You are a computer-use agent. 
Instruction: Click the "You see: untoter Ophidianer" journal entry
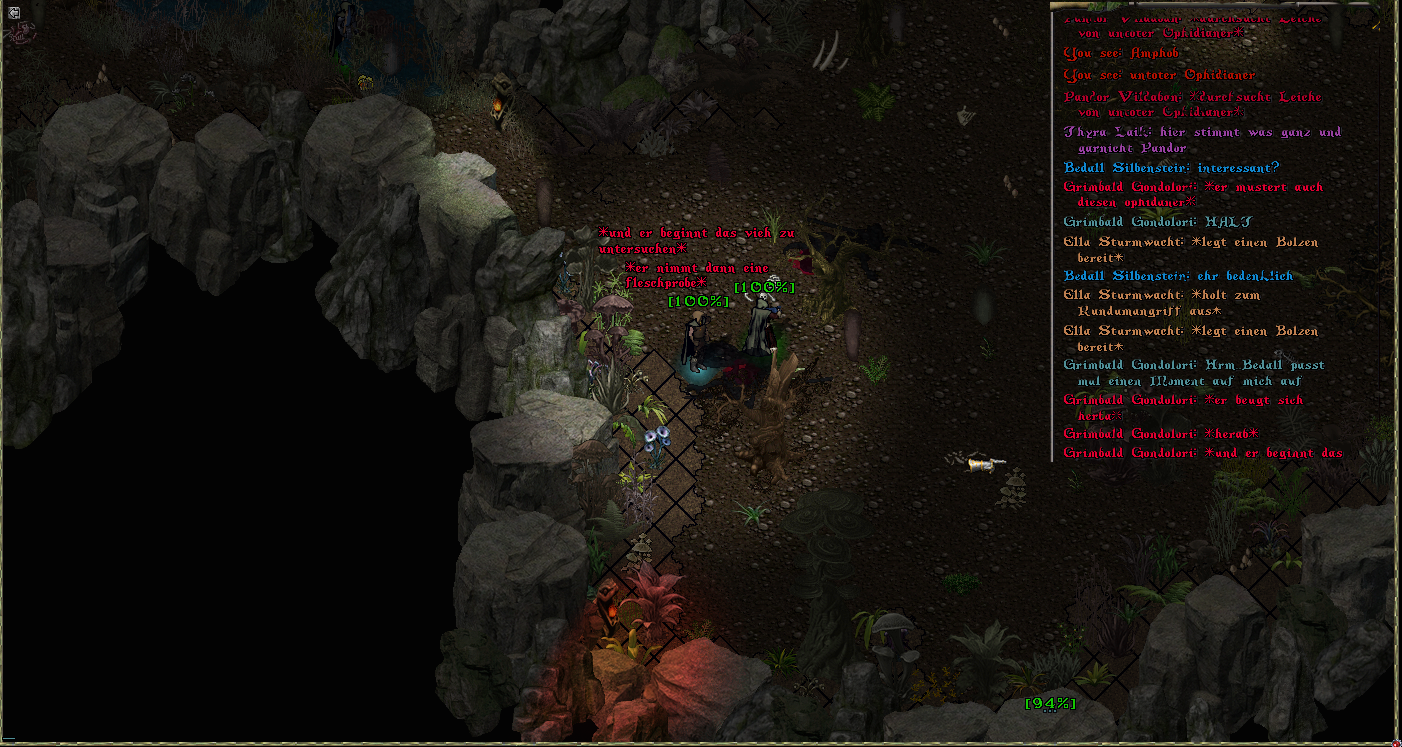click(x=1158, y=75)
